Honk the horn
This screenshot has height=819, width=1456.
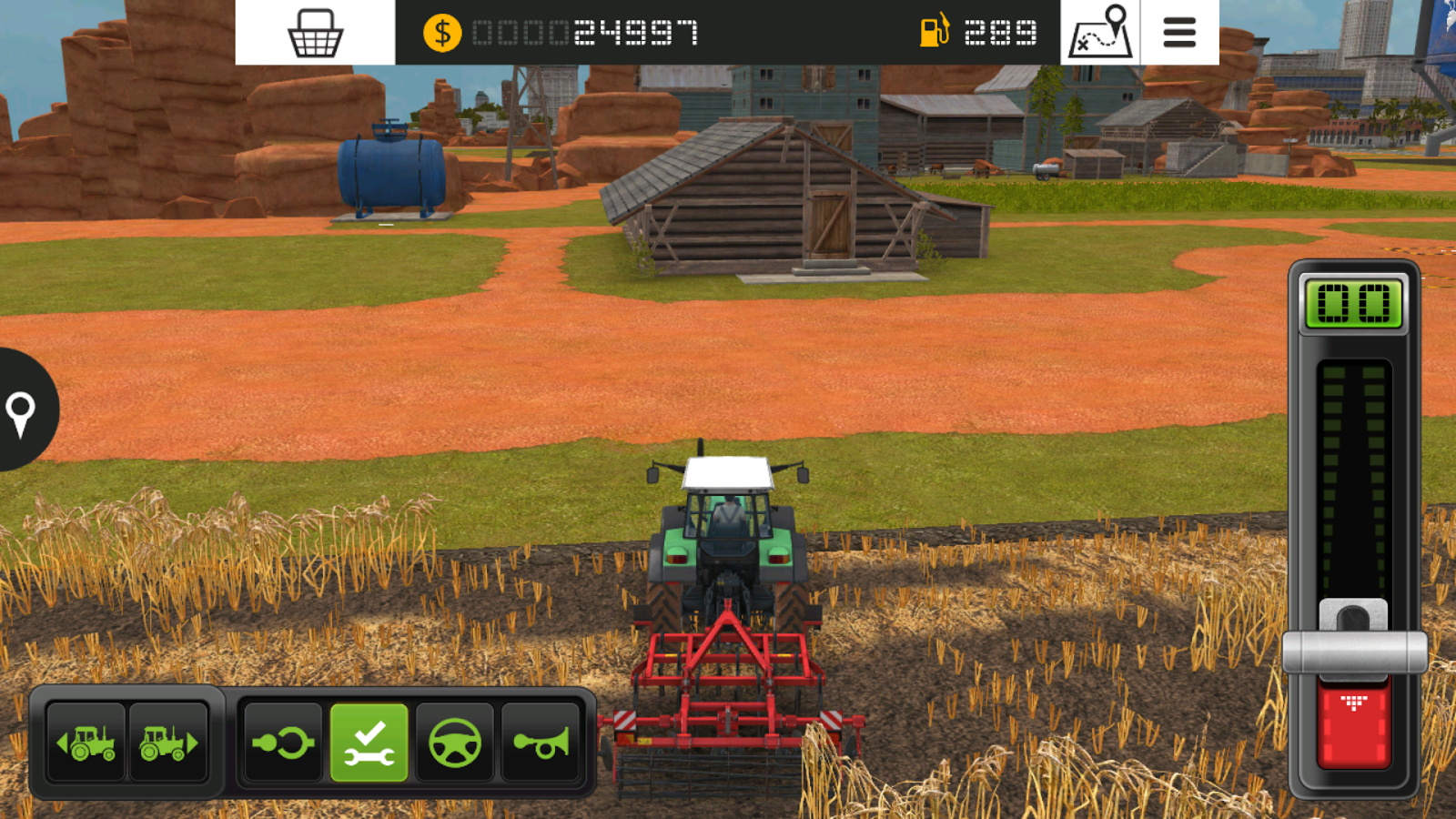pyautogui.click(x=541, y=743)
